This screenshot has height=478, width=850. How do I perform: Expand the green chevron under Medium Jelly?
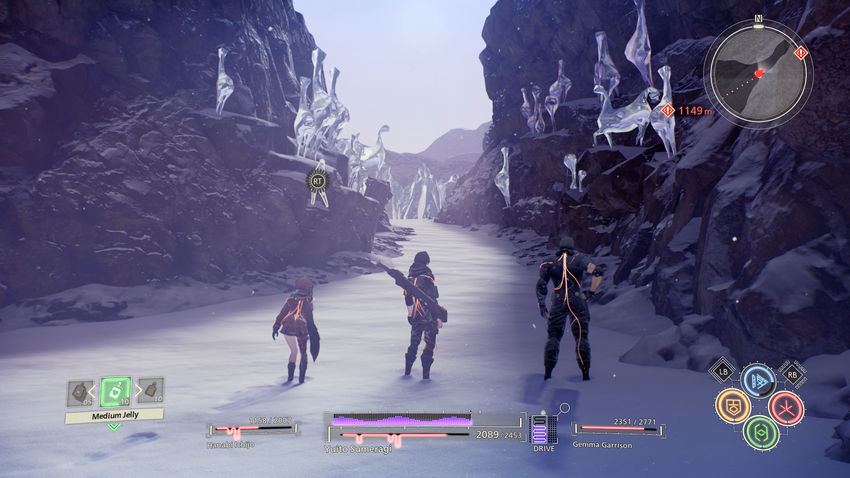(114, 427)
